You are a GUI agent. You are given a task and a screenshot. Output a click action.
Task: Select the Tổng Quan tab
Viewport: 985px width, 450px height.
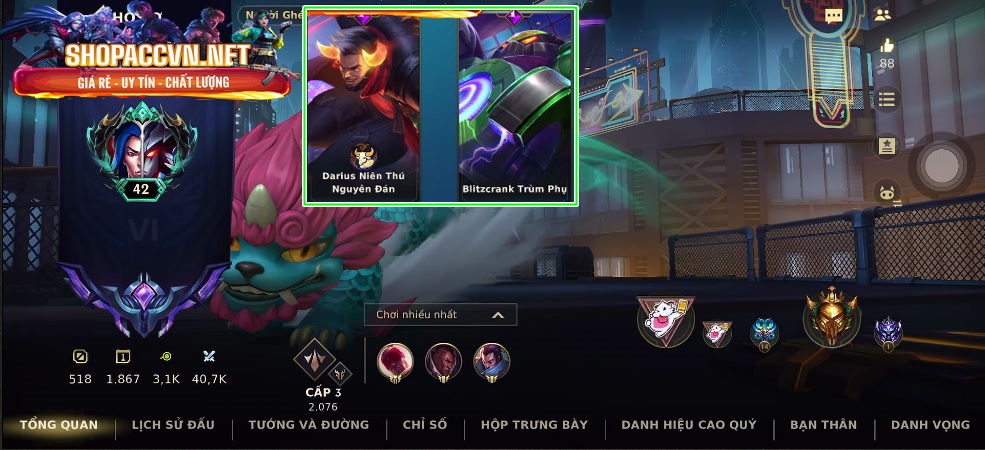[59, 425]
